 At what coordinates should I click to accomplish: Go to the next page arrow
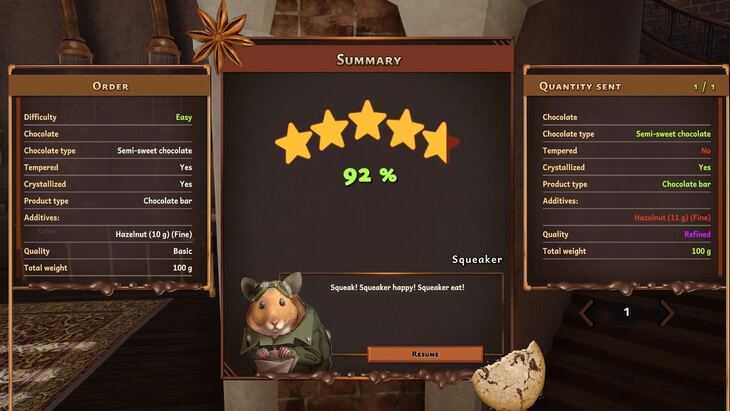point(666,313)
